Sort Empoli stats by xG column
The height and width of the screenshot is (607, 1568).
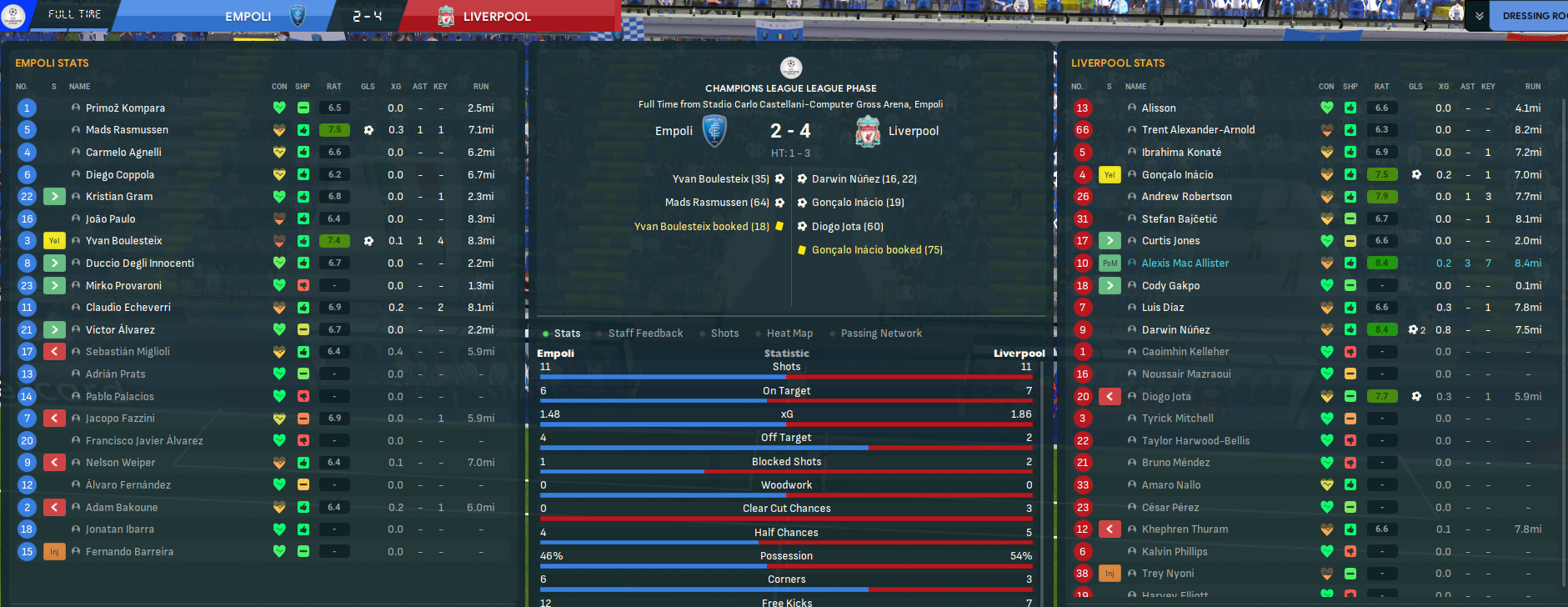[x=396, y=87]
